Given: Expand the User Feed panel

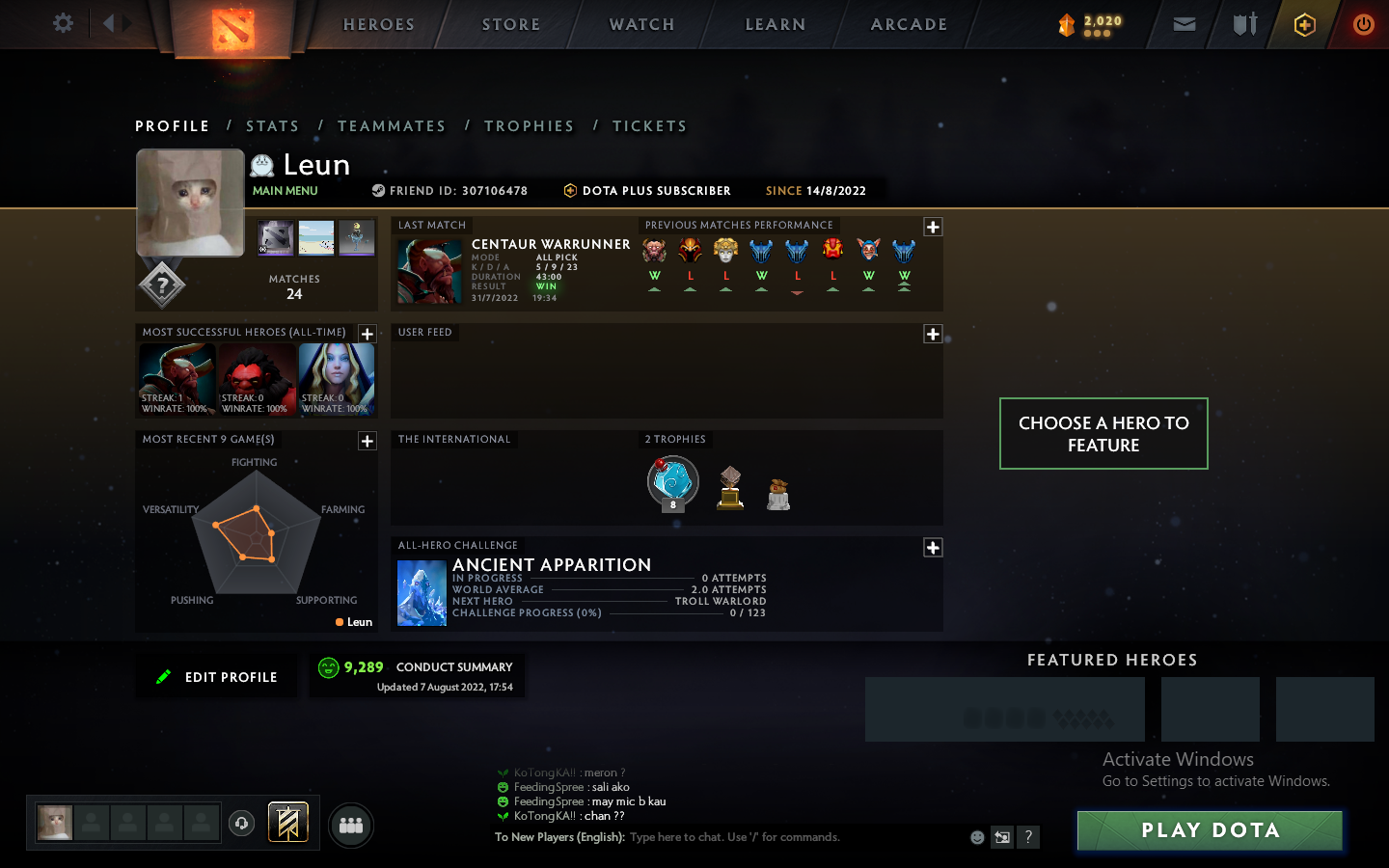Looking at the screenshot, I should (933, 334).
